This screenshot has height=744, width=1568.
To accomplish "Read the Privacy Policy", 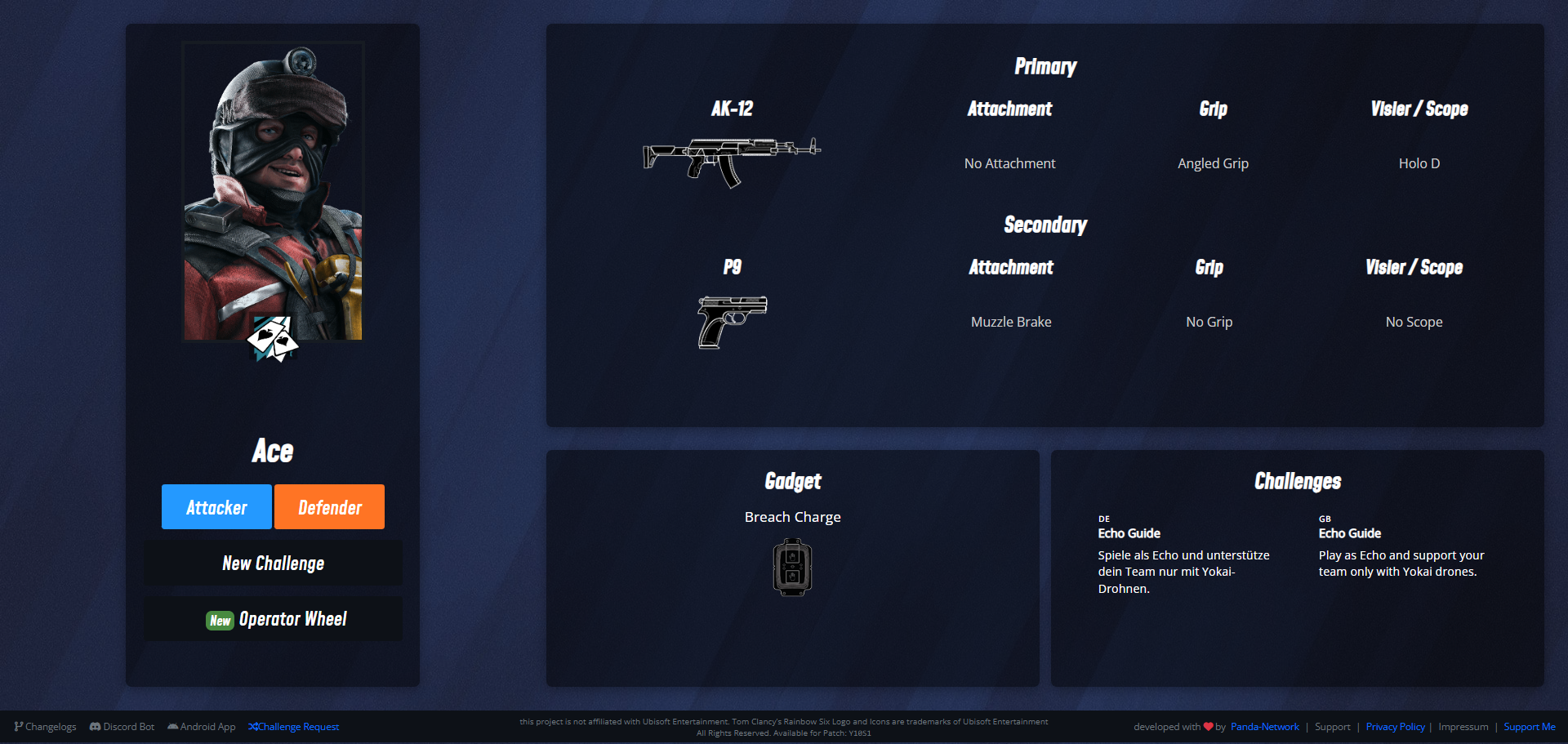I will tap(1395, 727).
